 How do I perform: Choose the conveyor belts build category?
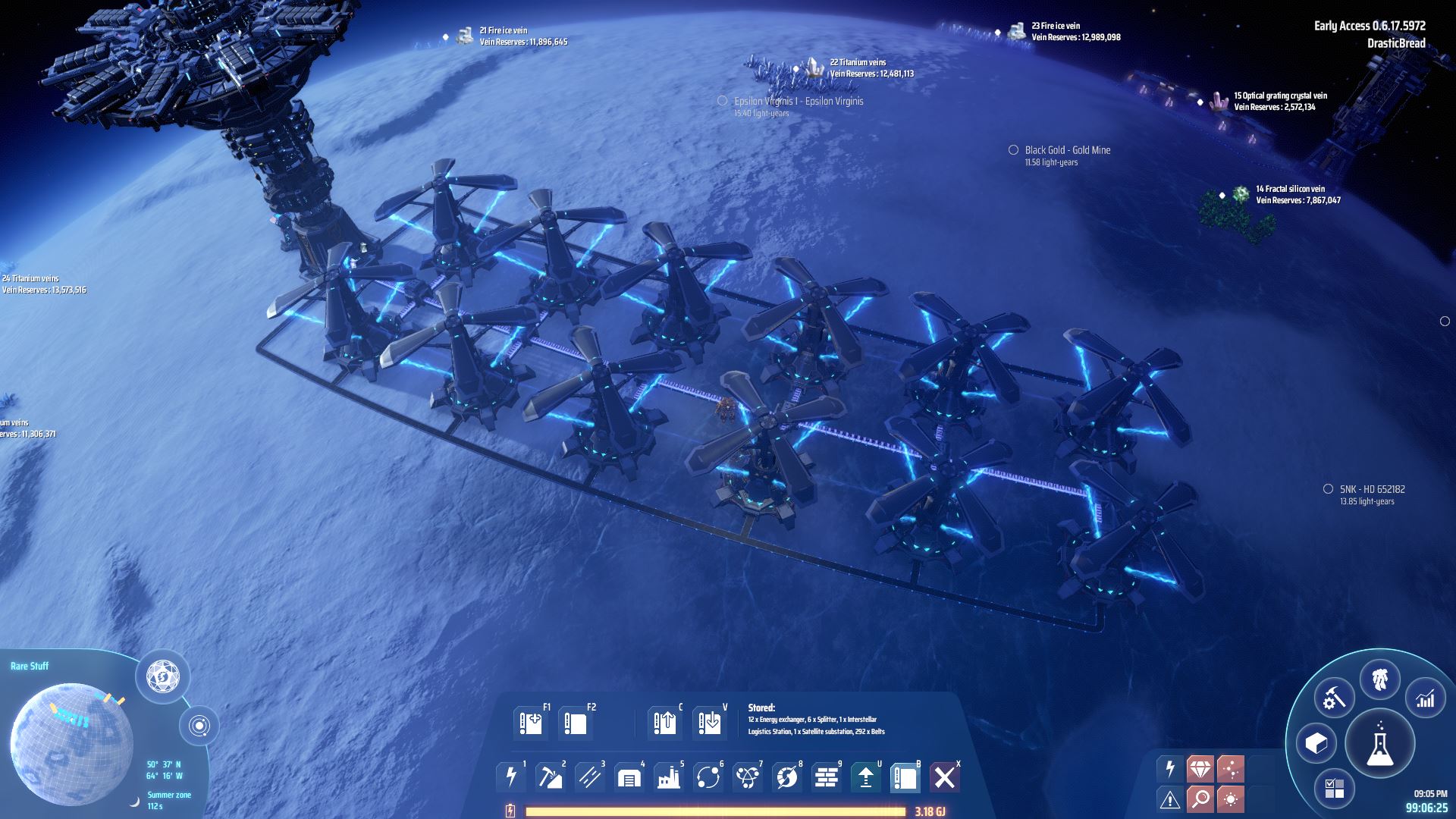pyautogui.click(x=590, y=777)
